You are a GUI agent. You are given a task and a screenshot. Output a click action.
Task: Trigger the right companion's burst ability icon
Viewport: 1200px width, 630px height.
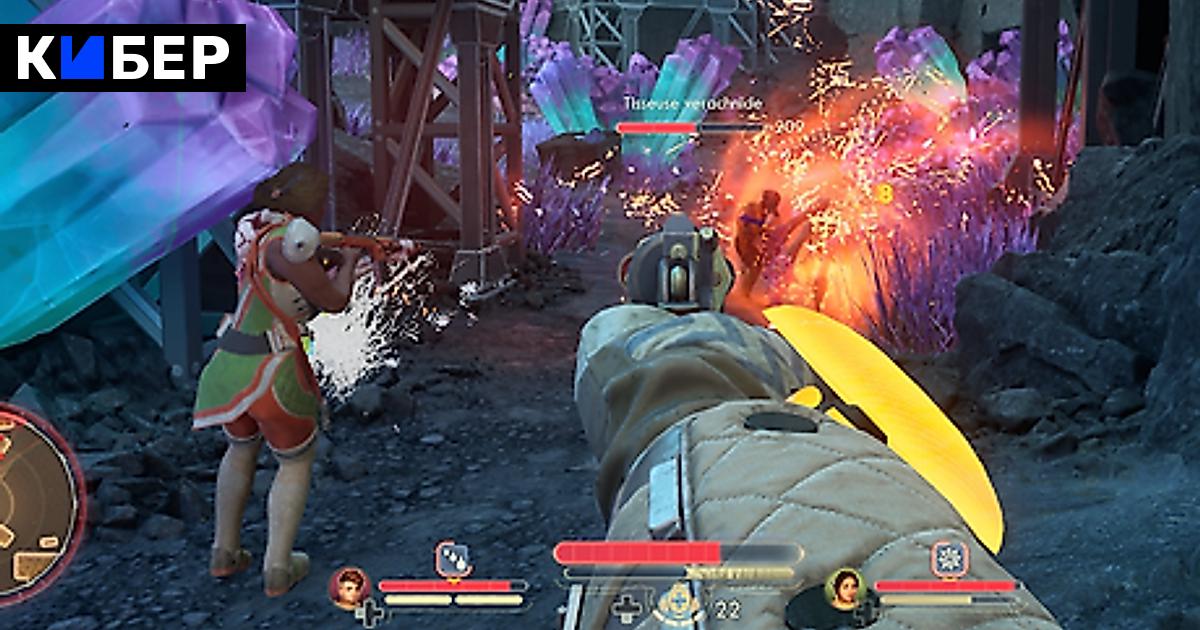click(x=948, y=559)
